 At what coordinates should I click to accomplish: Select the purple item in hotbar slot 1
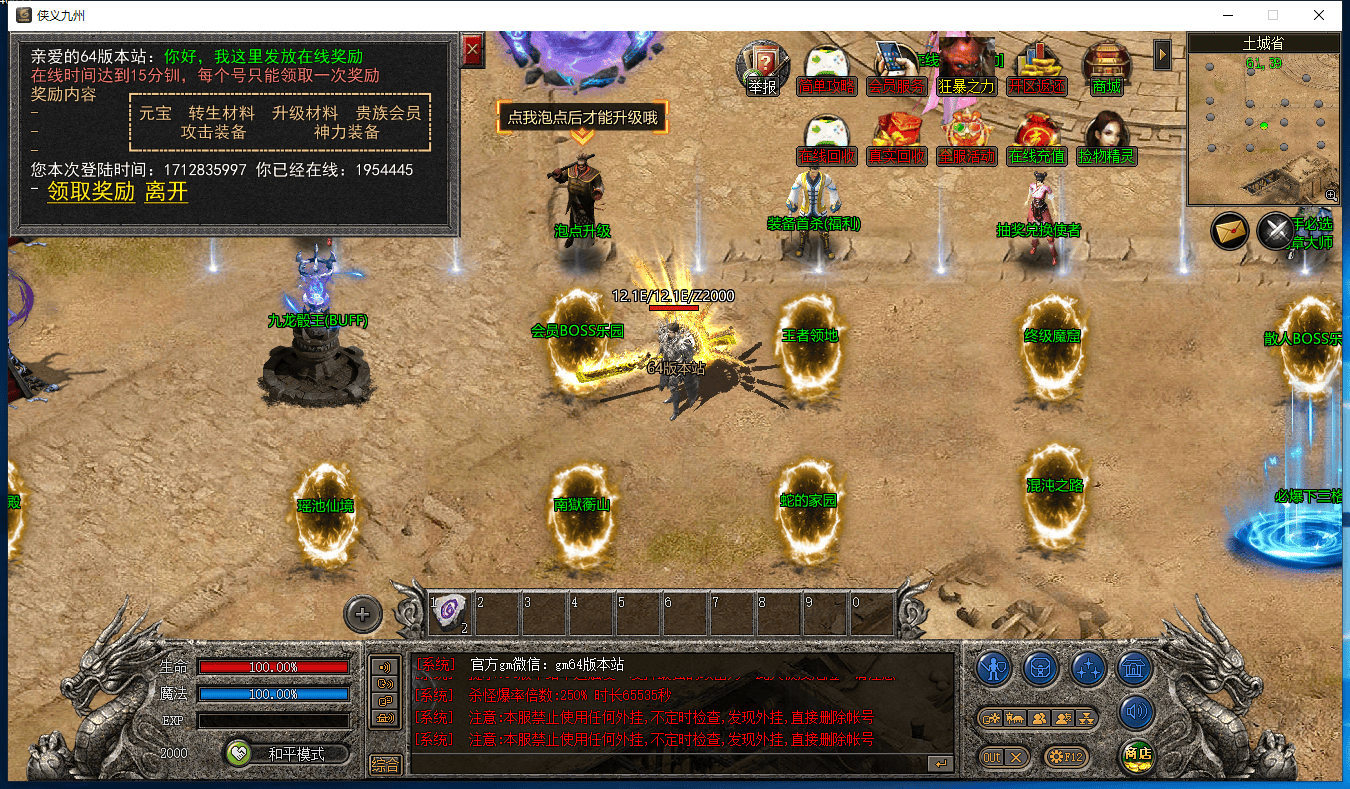[450, 611]
